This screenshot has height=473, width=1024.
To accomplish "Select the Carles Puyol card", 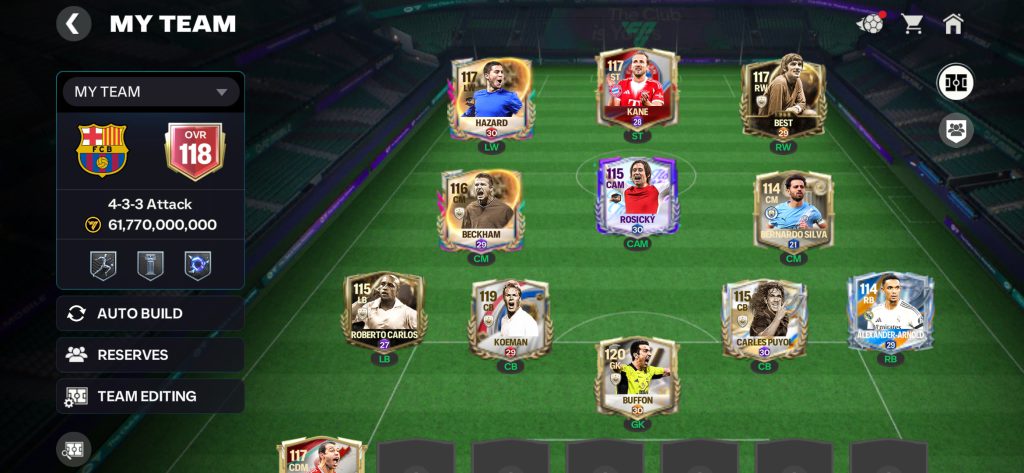I will (x=765, y=318).
